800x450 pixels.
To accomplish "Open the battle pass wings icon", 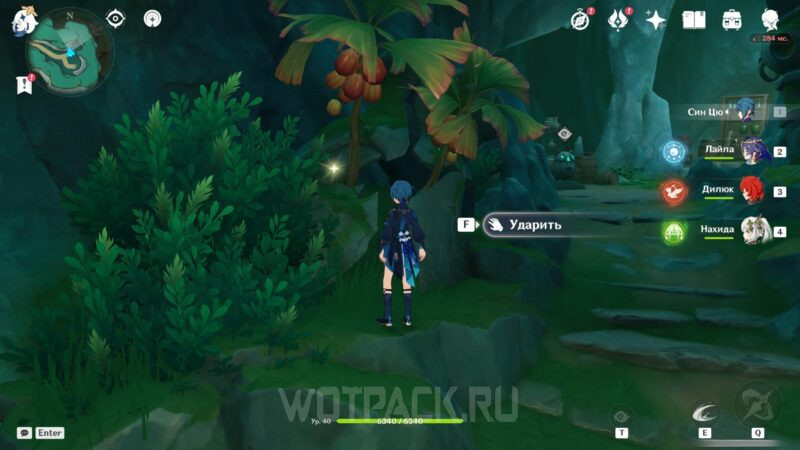I will point(618,19).
